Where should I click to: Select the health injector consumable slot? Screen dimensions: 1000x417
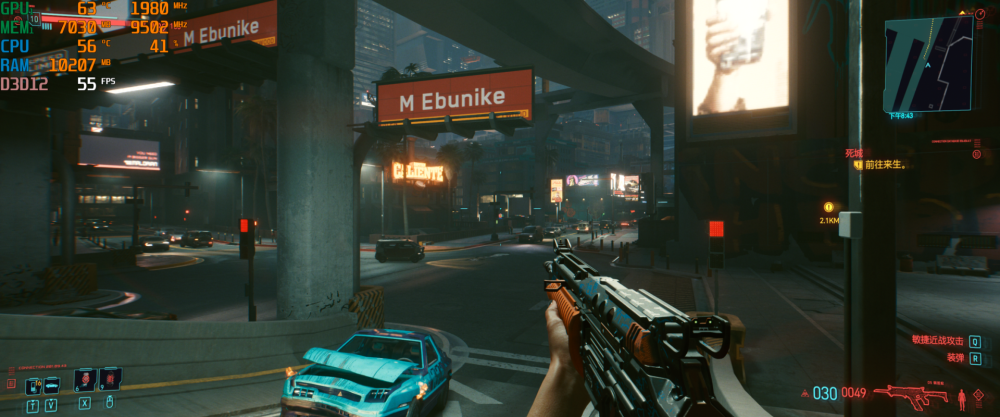click(84, 380)
